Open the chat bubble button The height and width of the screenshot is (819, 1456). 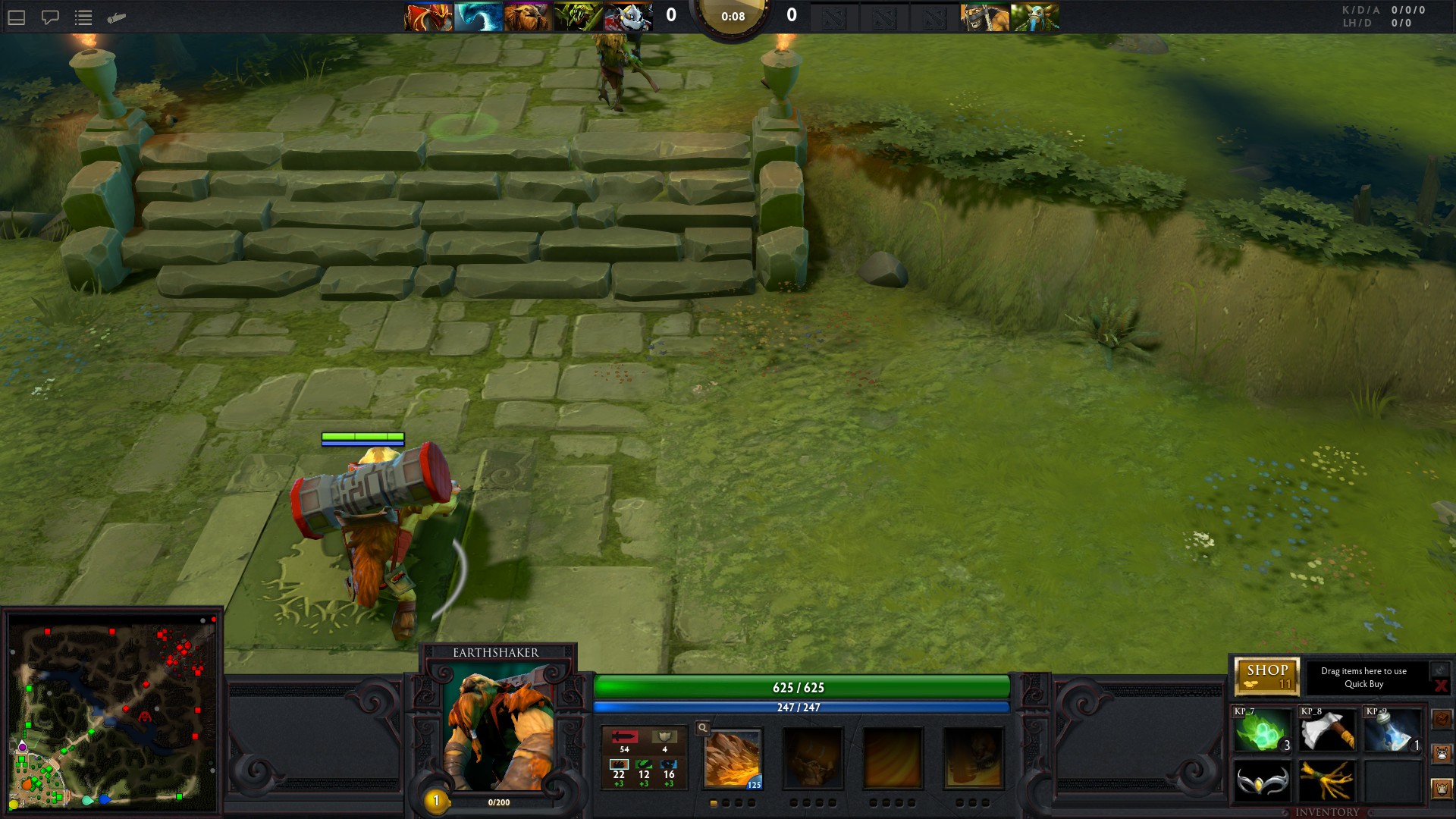click(50, 17)
